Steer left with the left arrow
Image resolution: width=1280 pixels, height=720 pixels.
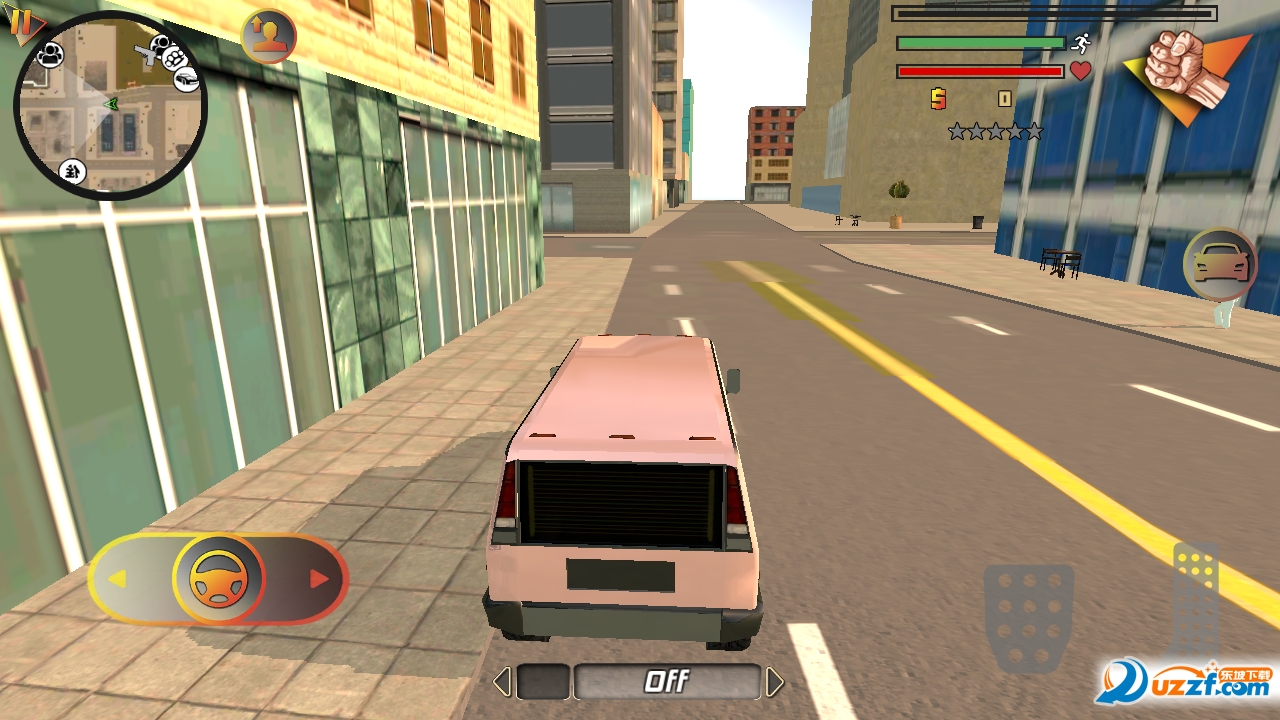click(x=118, y=579)
